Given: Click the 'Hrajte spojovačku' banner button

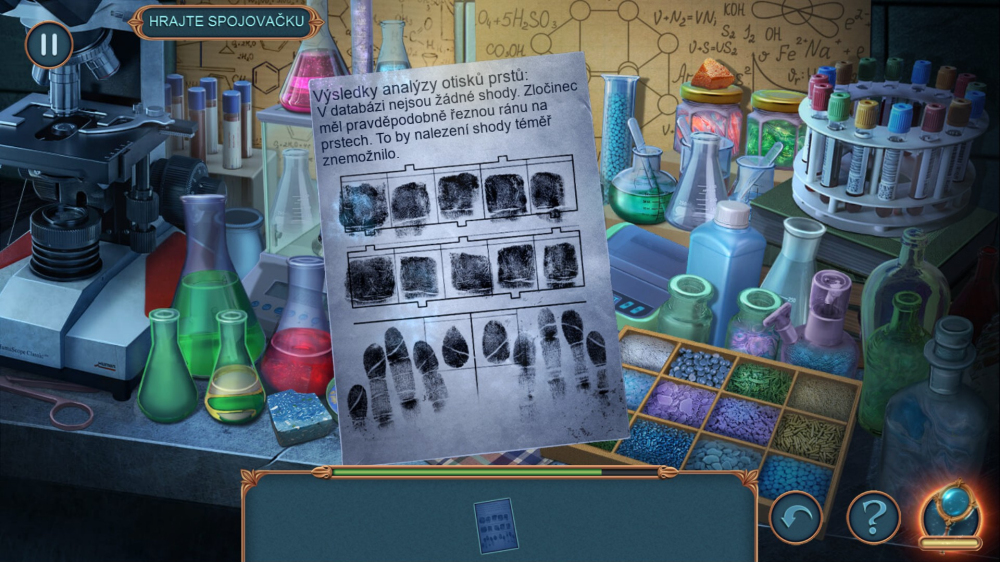Looking at the screenshot, I should click(227, 23).
